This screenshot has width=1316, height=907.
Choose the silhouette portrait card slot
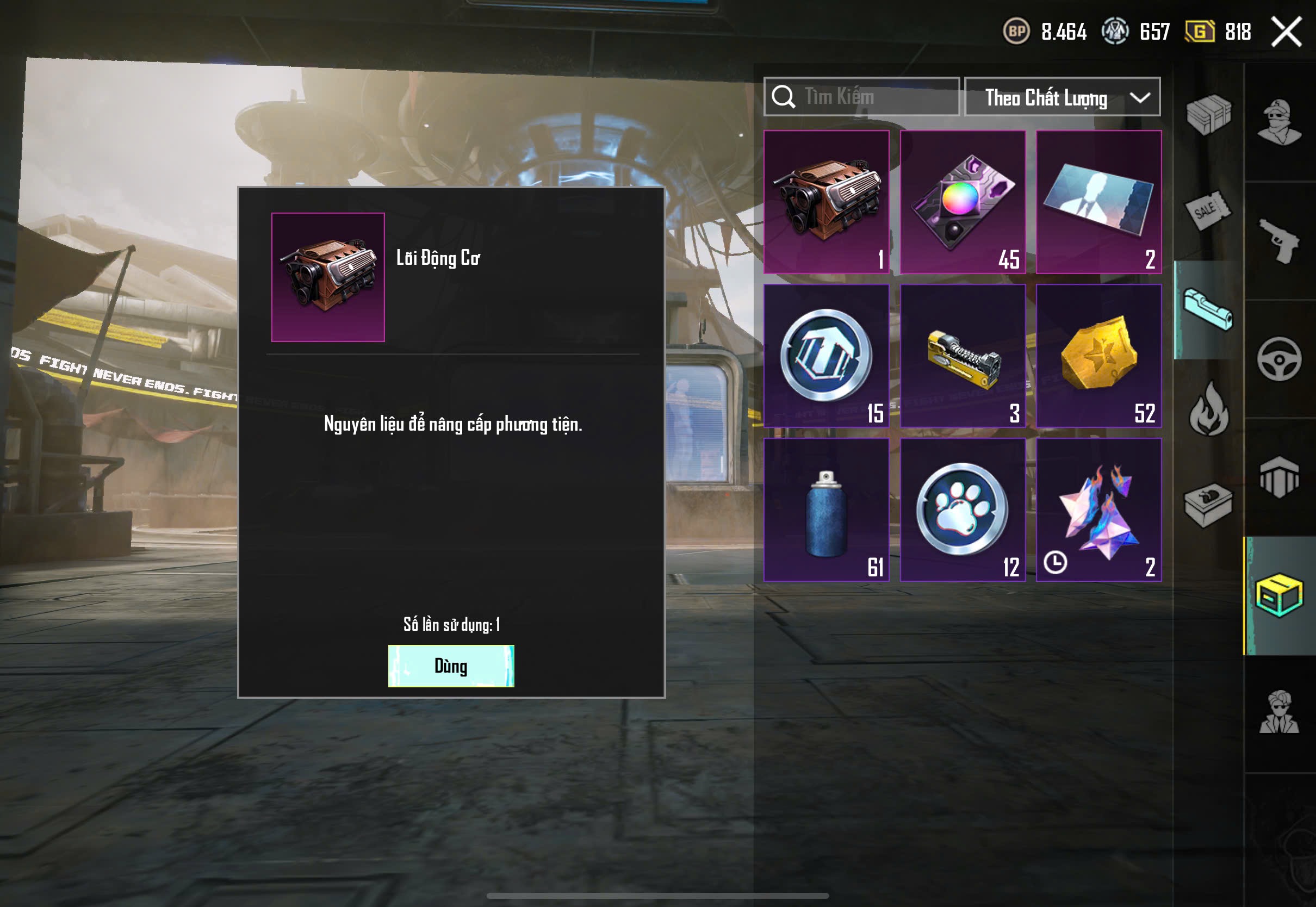coord(1098,202)
